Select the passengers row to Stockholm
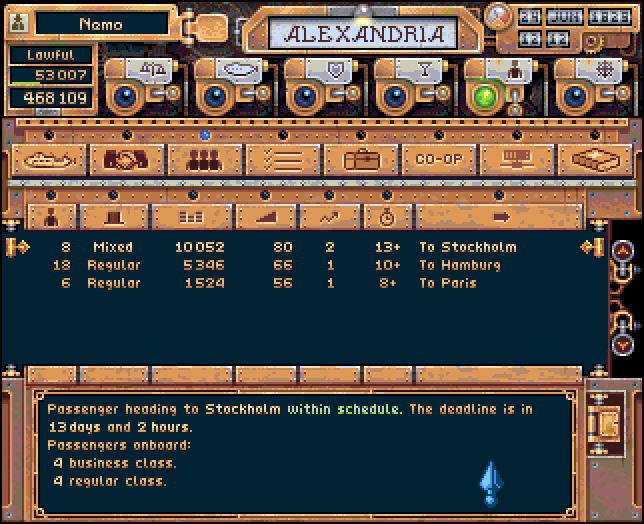Image resolution: width=644 pixels, height=524 pixels. (x=300, y=247)
